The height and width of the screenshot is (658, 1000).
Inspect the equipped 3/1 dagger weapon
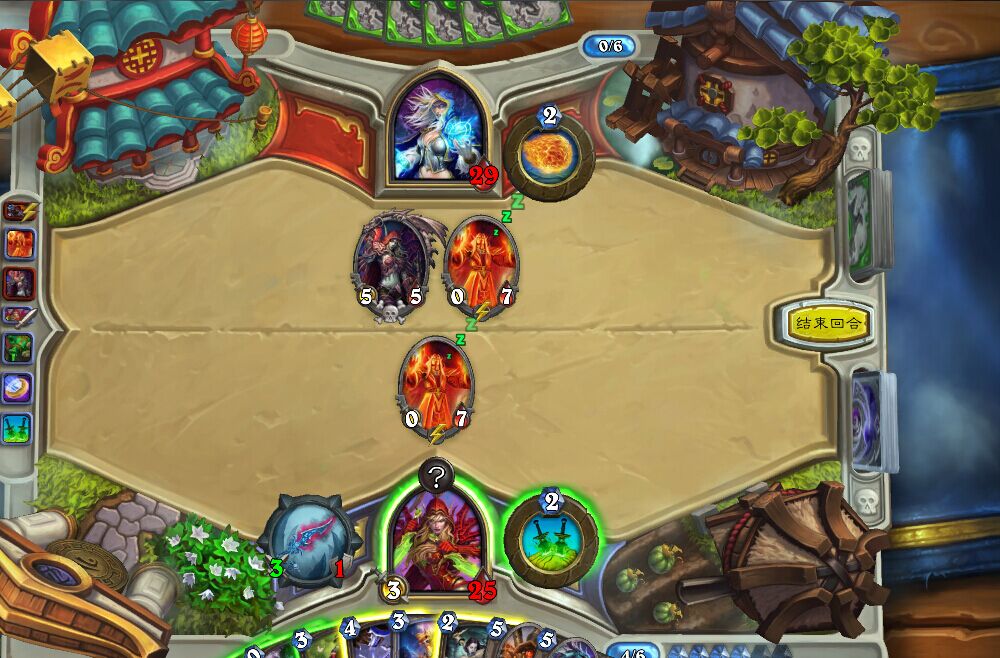pos(308,541)
